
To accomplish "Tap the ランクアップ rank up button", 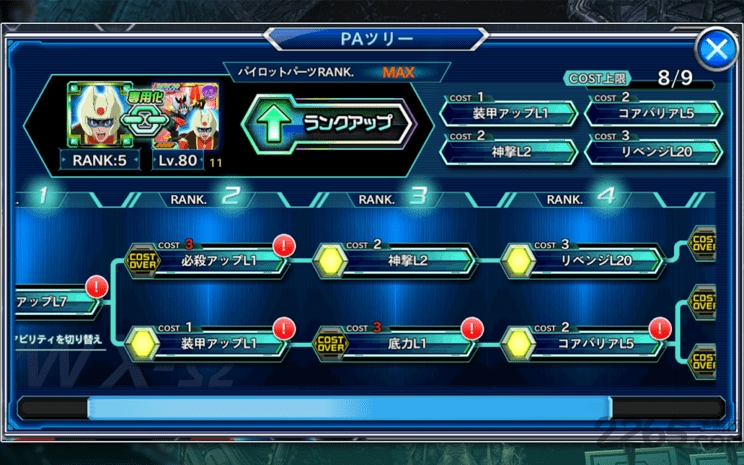I will 327,123.
